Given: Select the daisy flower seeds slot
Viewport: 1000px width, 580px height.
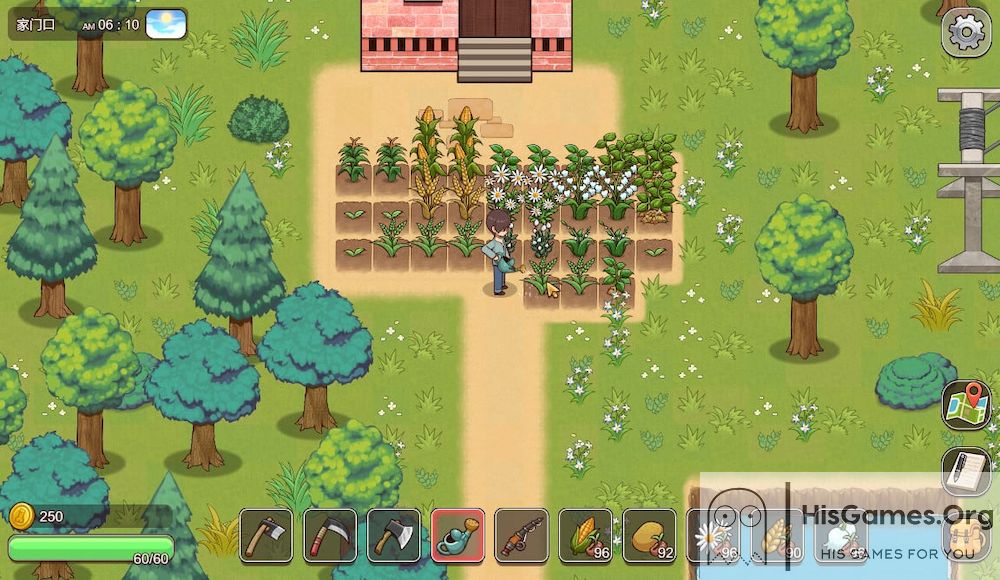Looking at the screenshot, I should [x=712, y=535].
